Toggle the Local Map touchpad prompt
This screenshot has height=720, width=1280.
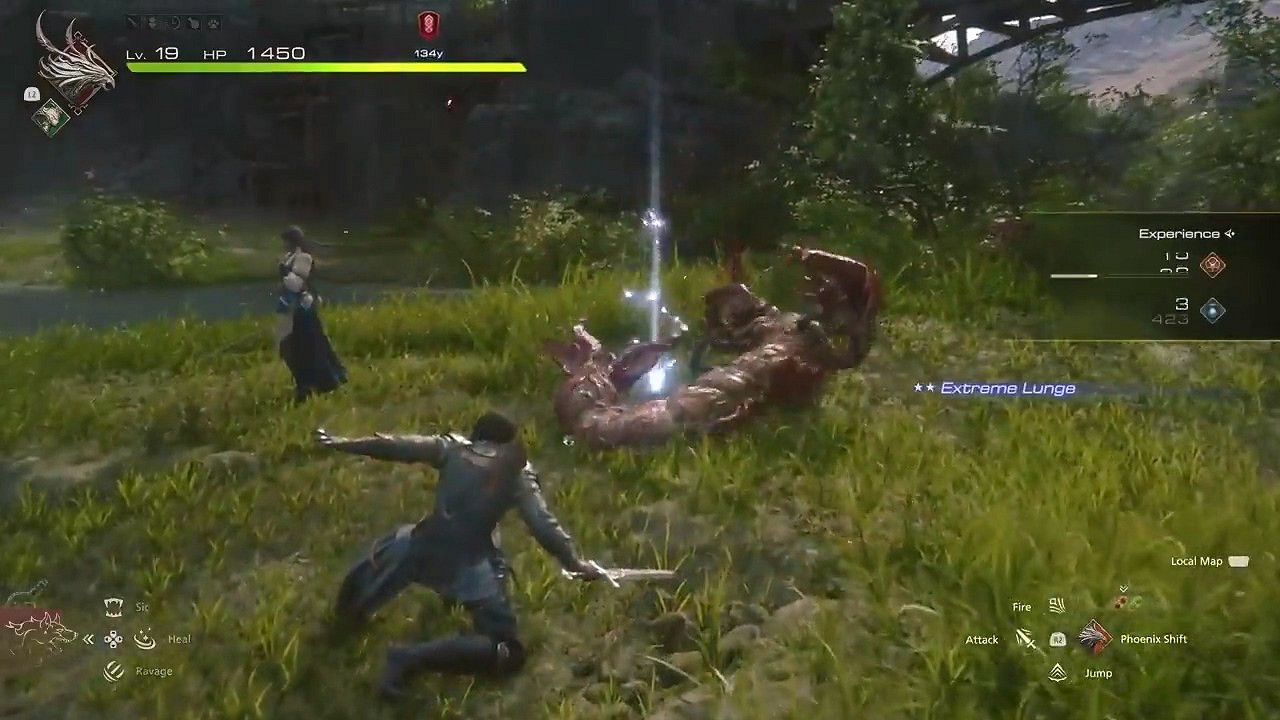click(1238, 562)
